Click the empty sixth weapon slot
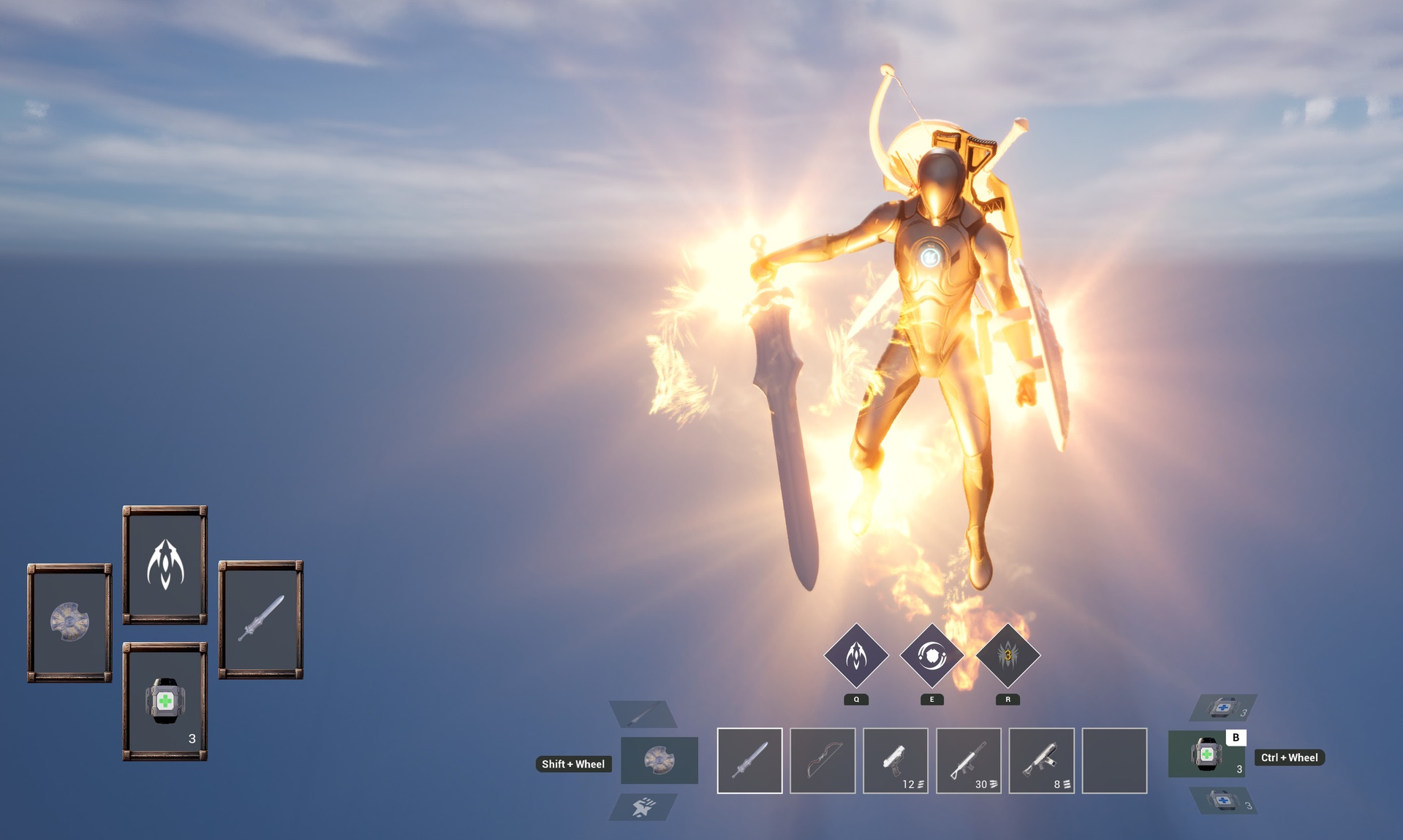 click(1114, 761)
